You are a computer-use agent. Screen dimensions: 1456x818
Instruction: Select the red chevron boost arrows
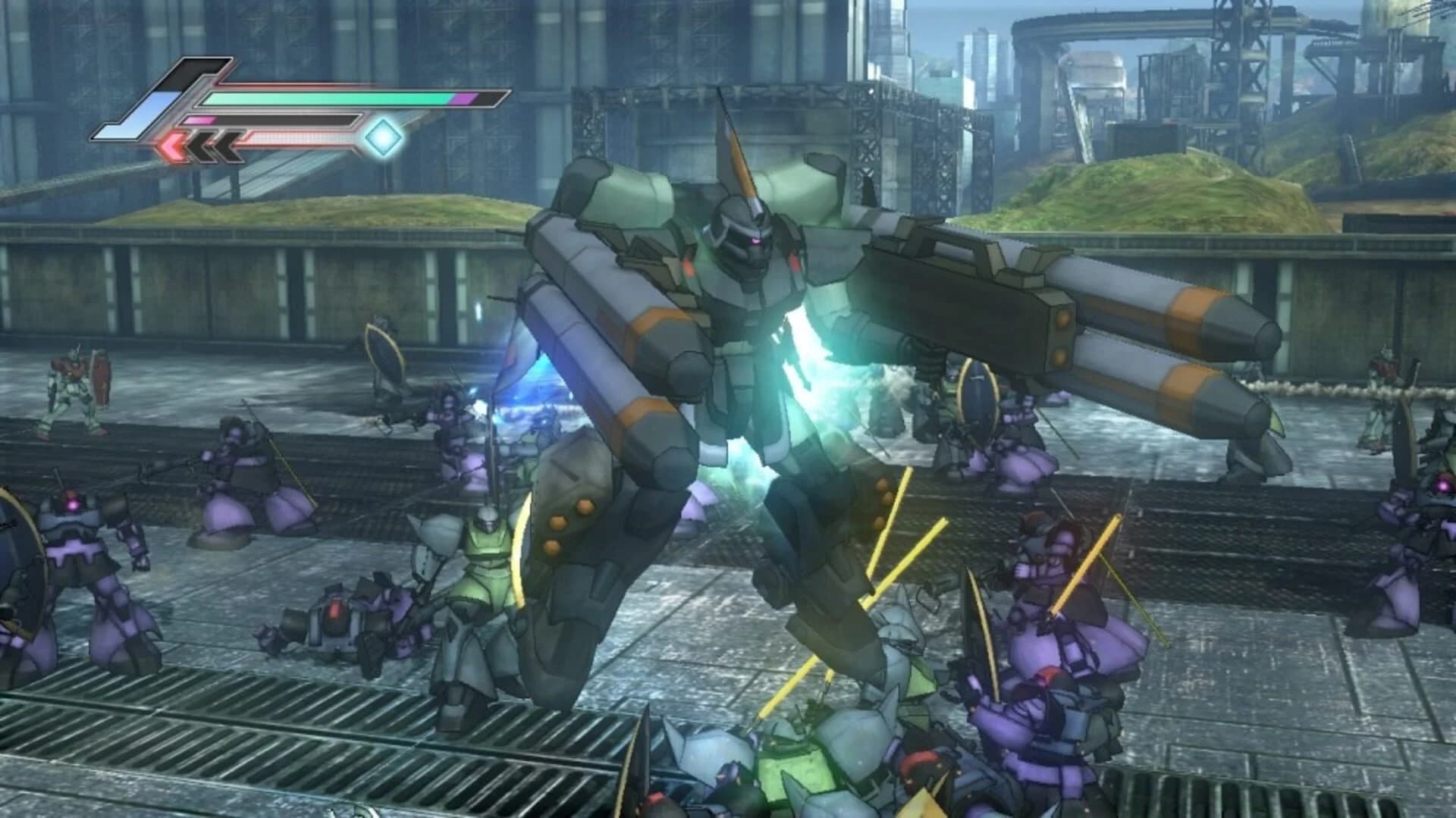172,146
